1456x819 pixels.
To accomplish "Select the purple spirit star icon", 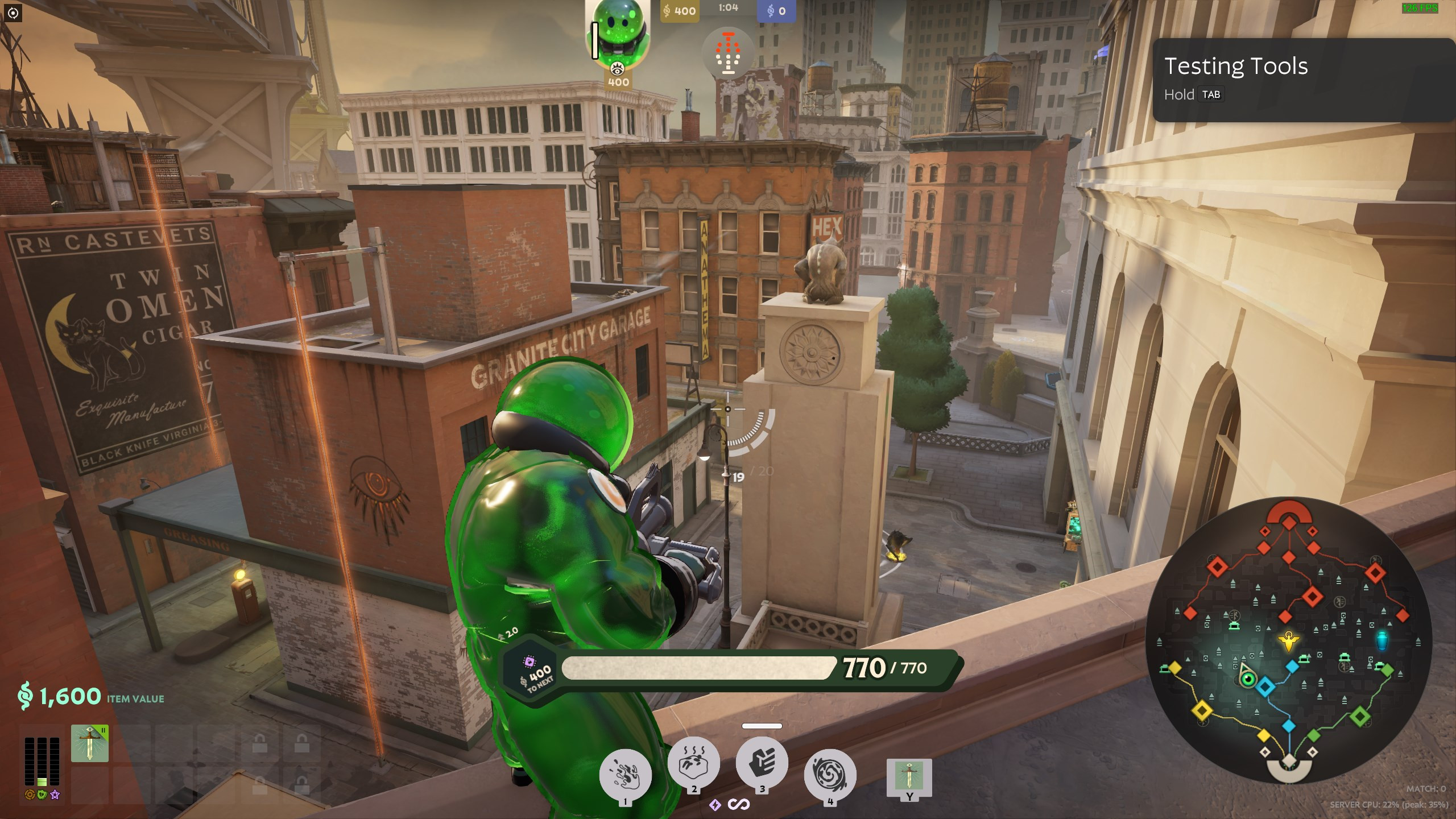I will pyautogui.click(x=55, y=795).
